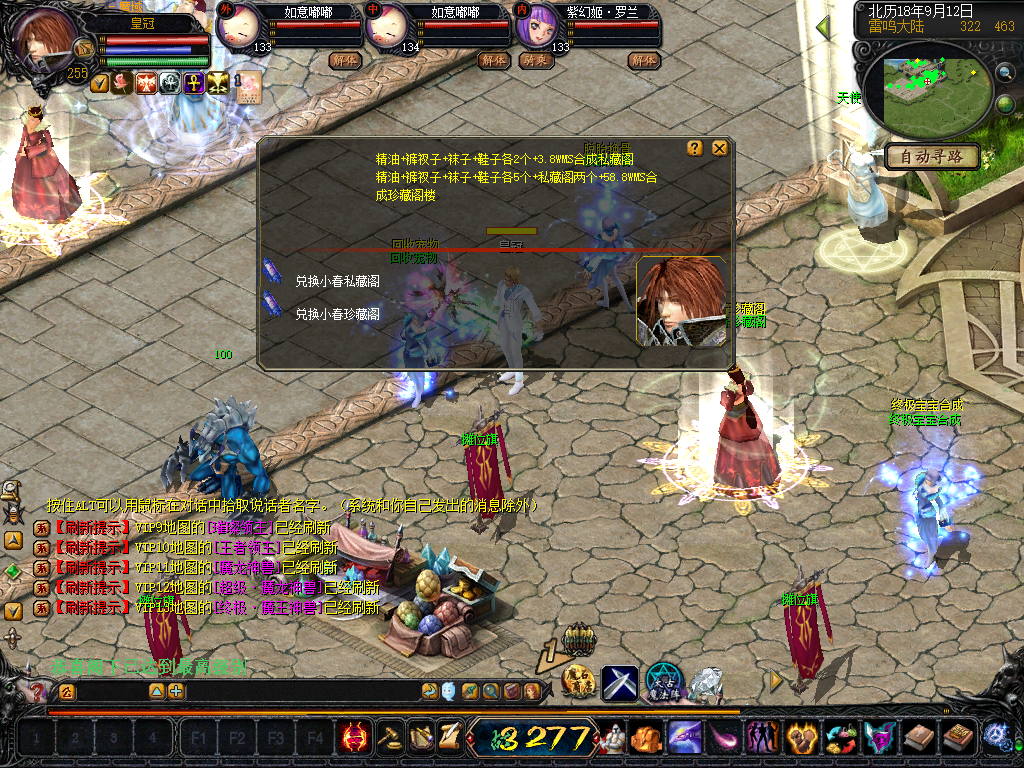
Task: Dismiss 紫幻姬·罗兰 with its 解体 button
Action: pos(644,60)
